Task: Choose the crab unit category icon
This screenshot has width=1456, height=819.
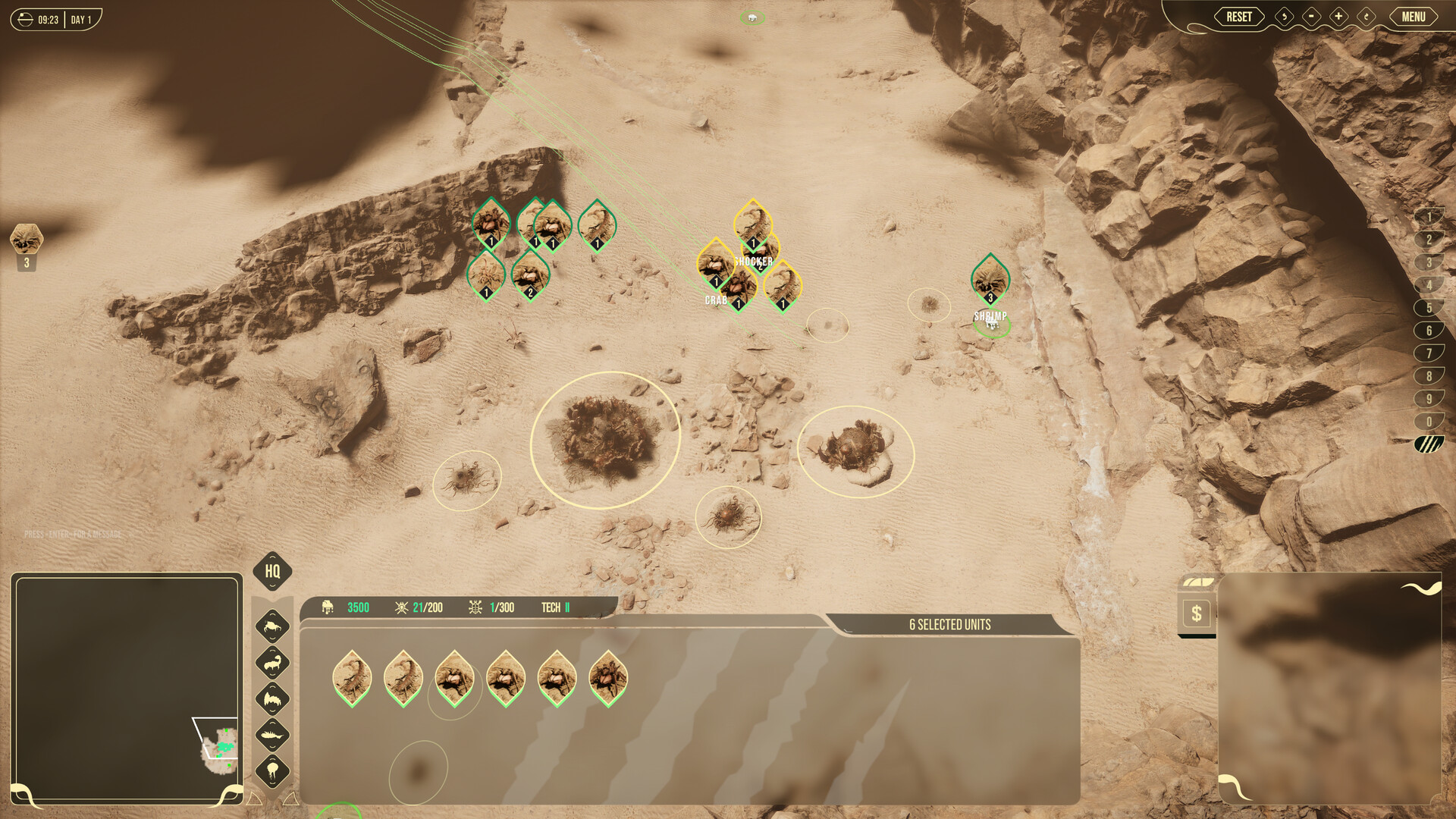Action: pyautogui.click(x=272, y=626)
